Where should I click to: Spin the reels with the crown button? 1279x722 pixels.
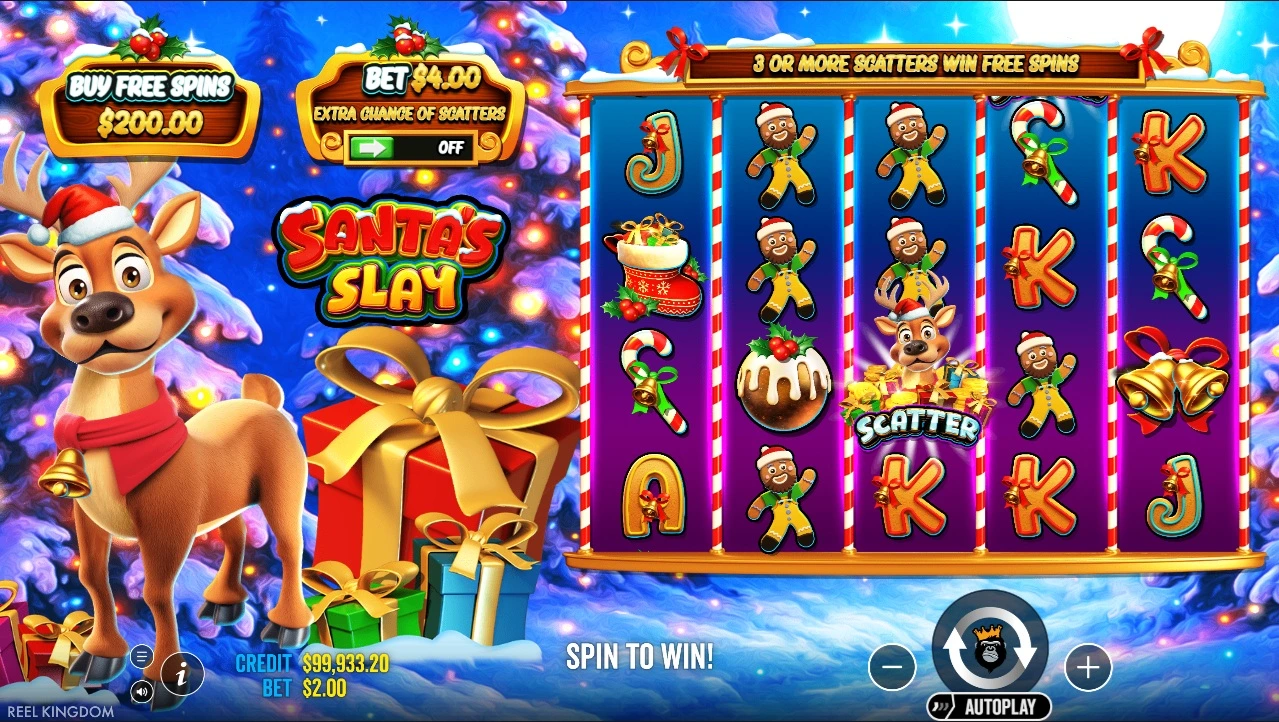click(989, 647)
